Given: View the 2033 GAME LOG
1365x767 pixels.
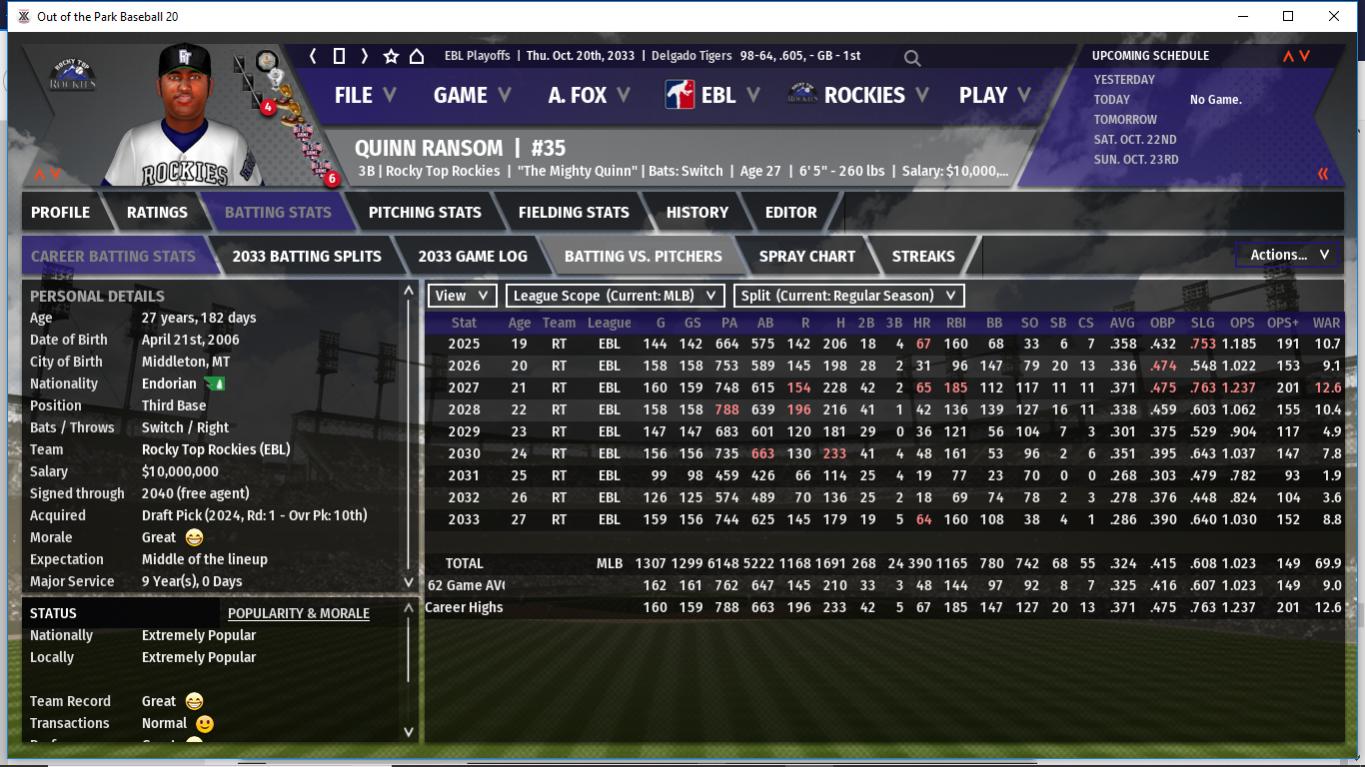Looking at the screenshot, I should pyautogui.click(x=472, y=256).
